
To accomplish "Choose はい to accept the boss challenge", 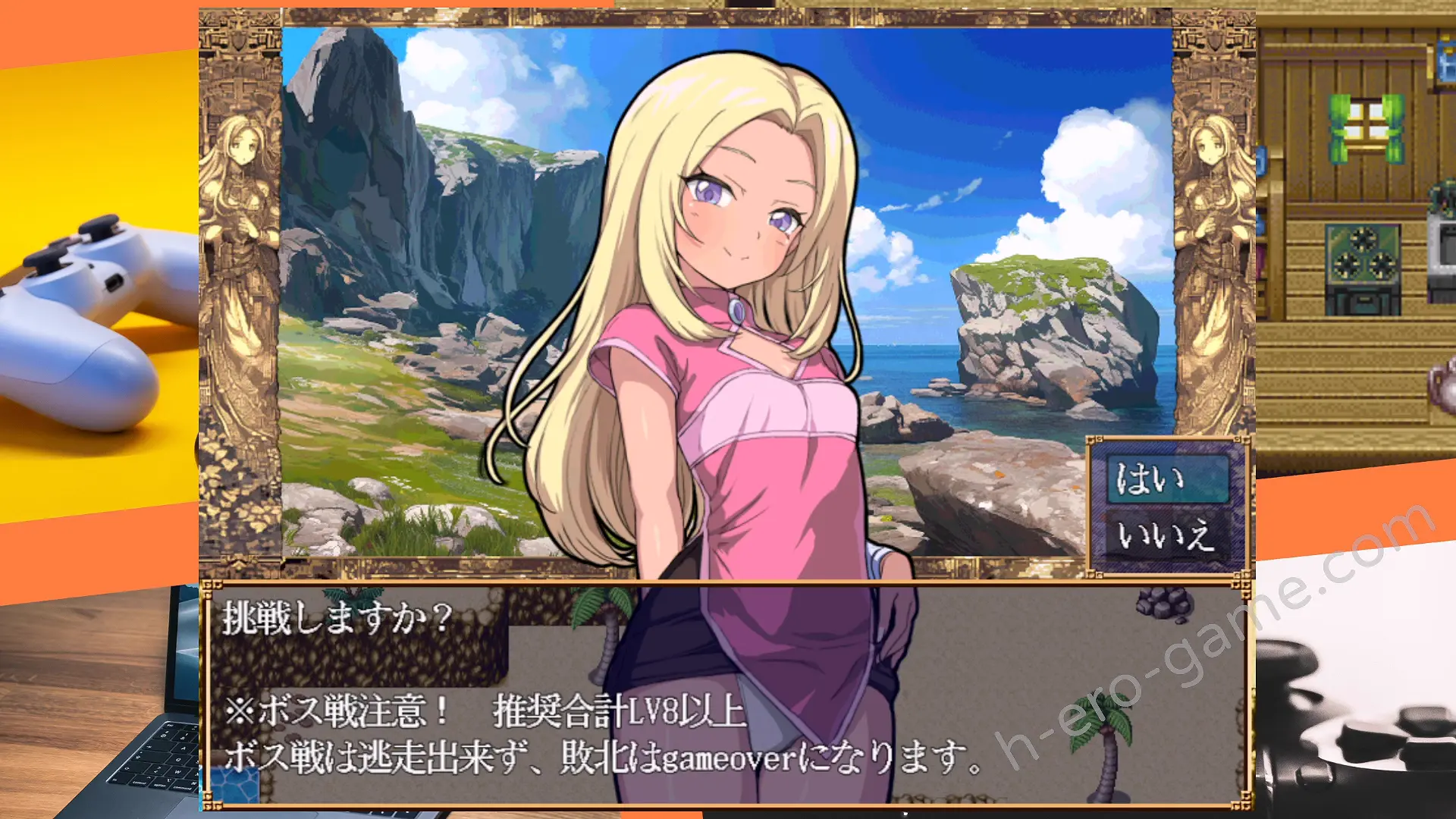I will coord(1166,479).
